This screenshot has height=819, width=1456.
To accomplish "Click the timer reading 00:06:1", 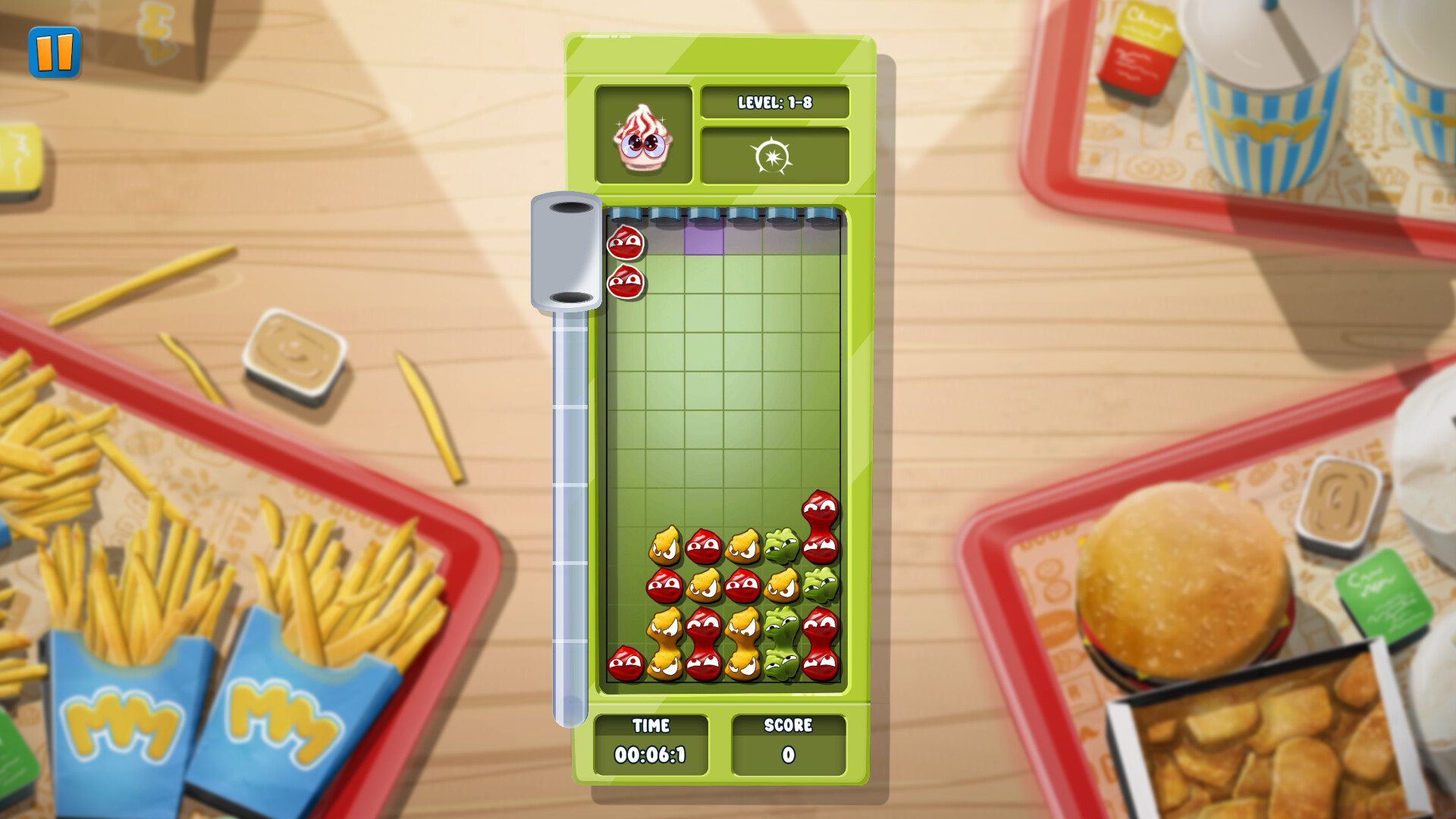I will 650,753.
